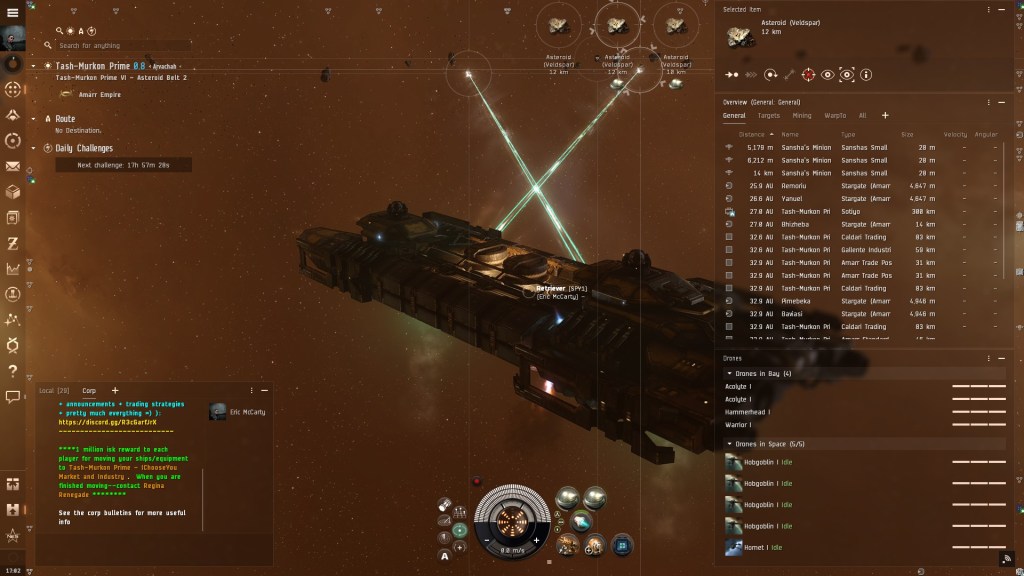Switch to the Mining overview tab
The height and width of the screenshot is (576, 1024).
click(802, 116)
